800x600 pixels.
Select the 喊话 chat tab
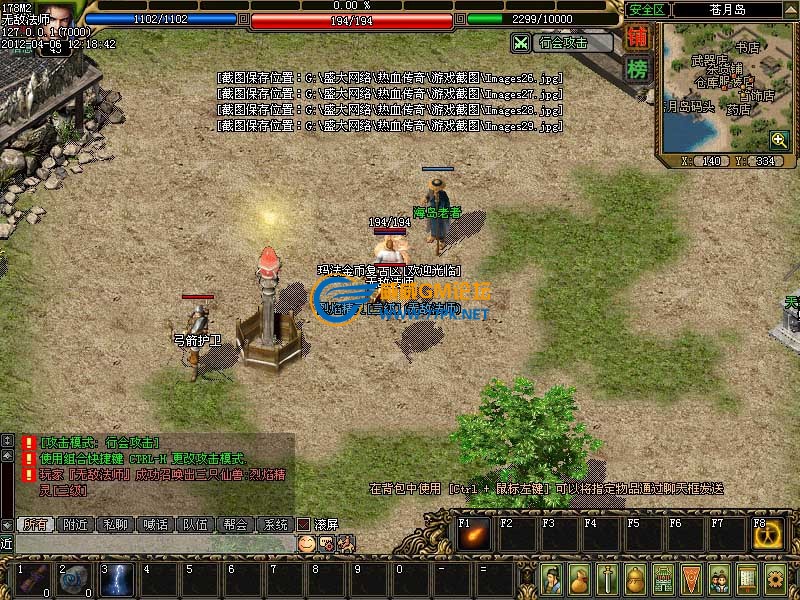tap(156, 524)
